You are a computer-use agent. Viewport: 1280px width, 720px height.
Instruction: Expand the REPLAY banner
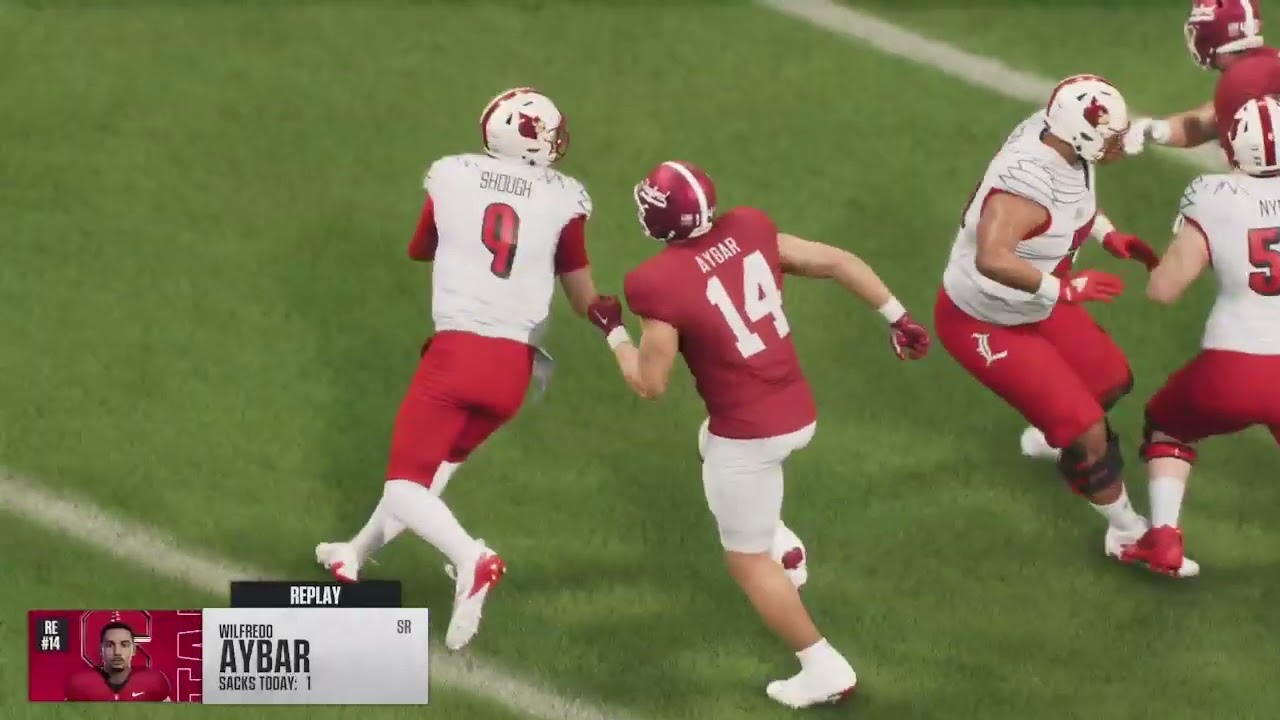317,596
